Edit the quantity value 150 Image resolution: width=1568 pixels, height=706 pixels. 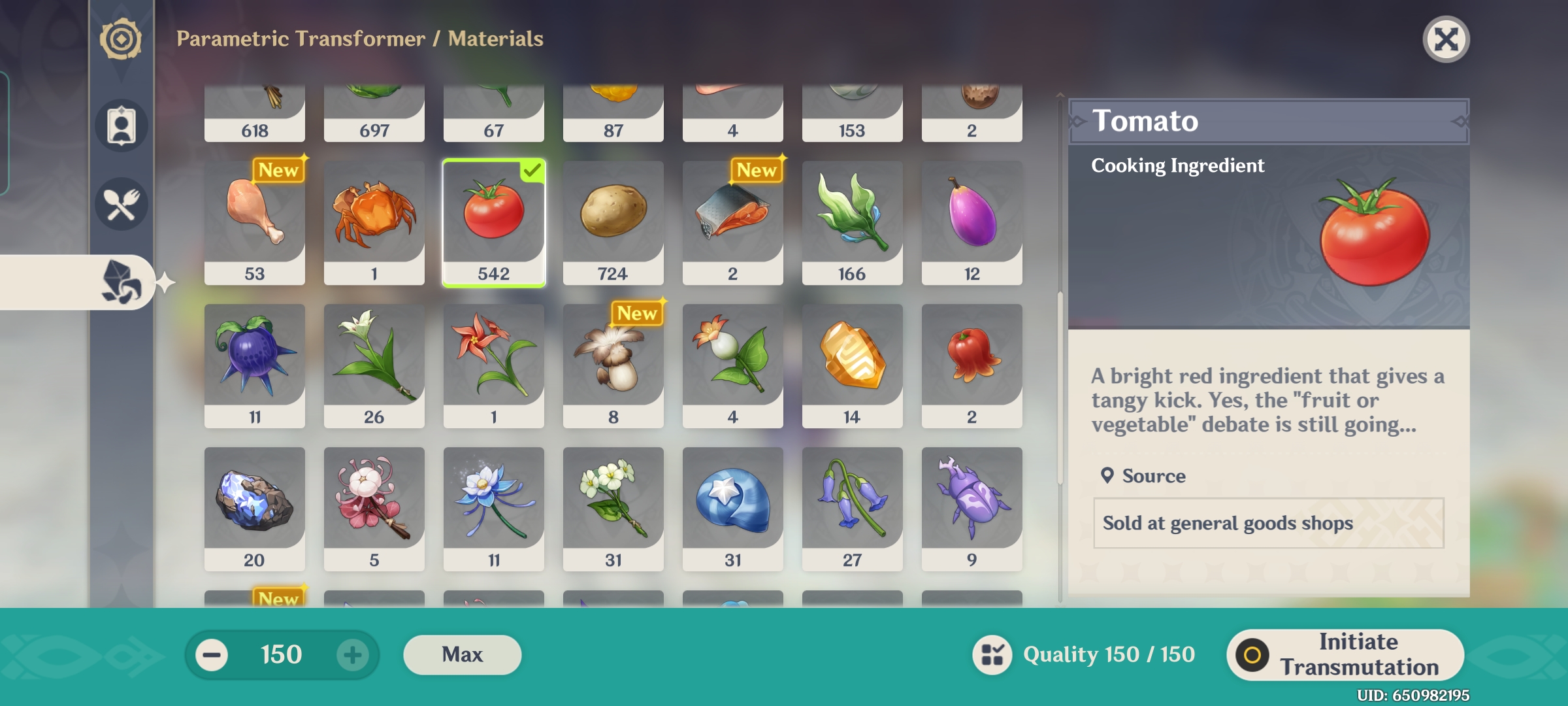[282, 654]
